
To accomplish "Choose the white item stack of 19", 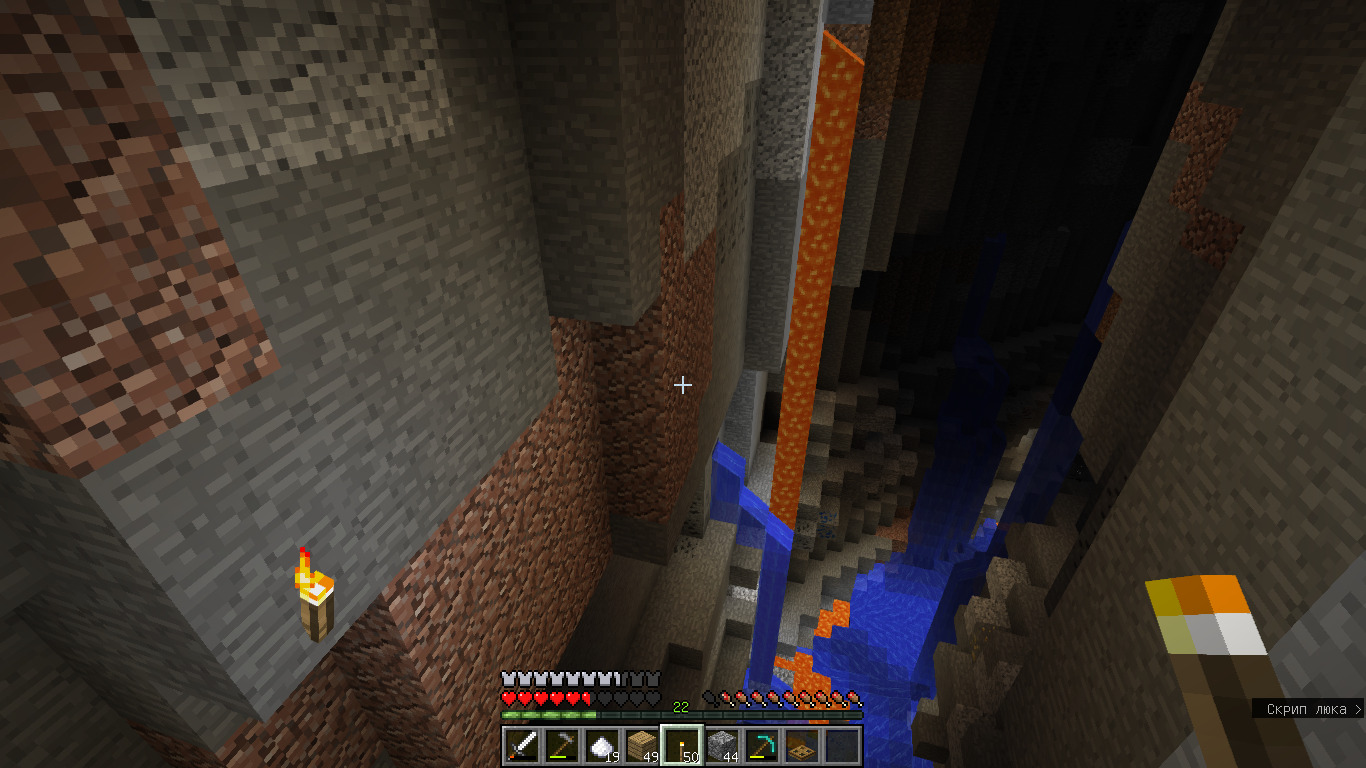I will [x=602, y=746].
